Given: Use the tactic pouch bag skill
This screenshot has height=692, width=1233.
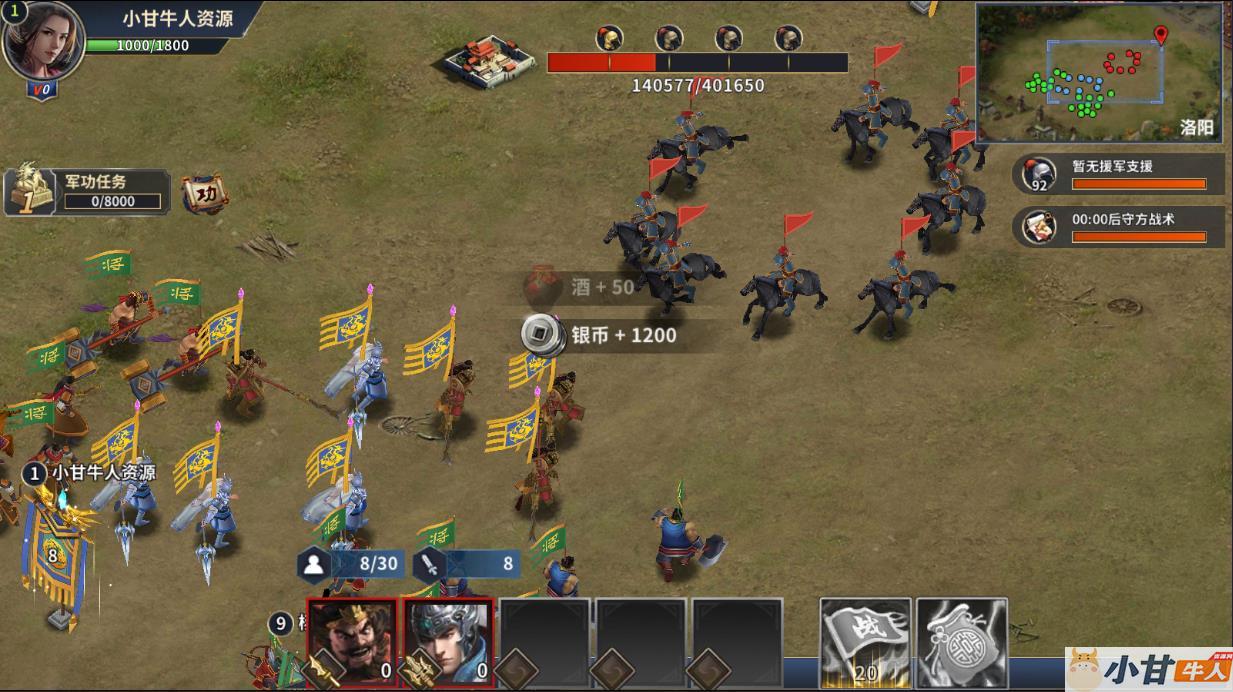Looking at the screenshot, I should coord(961,641).
